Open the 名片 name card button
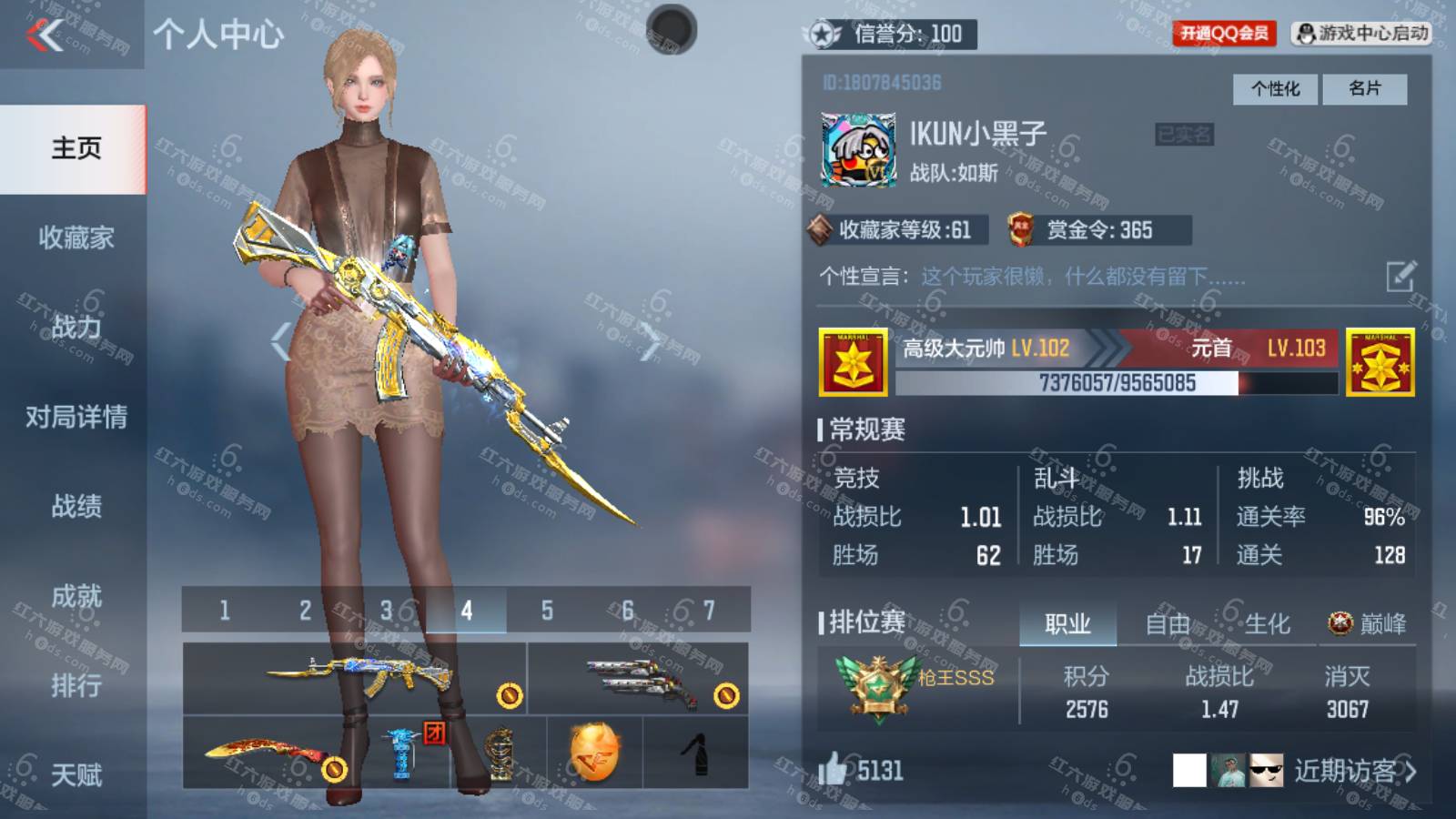This screenshot has height=819, width=1456. (x=1364, y=88)
